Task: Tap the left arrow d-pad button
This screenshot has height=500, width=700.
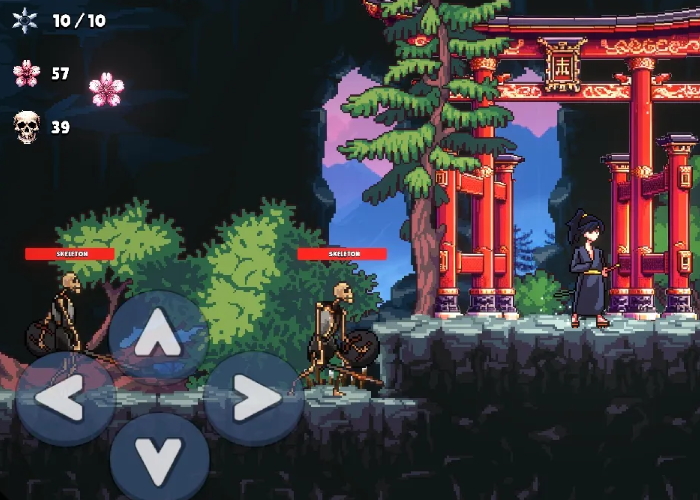Action: click(x=64, y=399)
